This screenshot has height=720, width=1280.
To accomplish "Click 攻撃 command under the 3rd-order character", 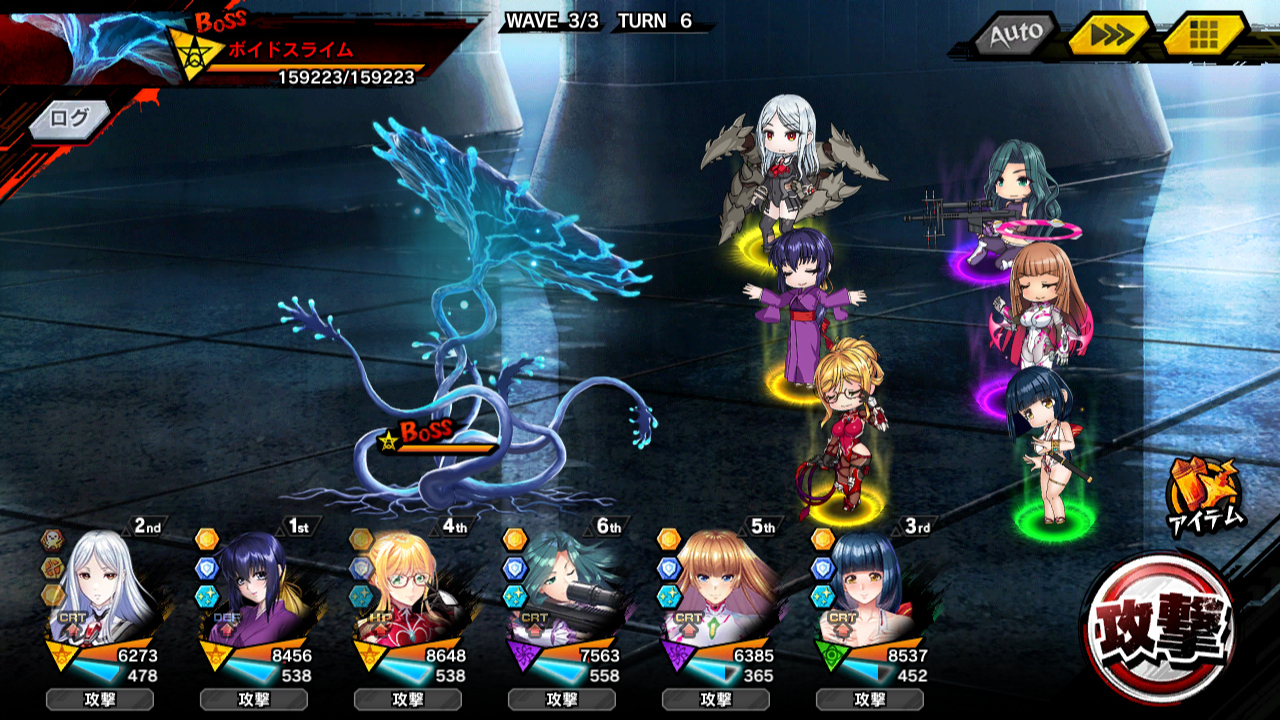I will click(x=869, y=699).
